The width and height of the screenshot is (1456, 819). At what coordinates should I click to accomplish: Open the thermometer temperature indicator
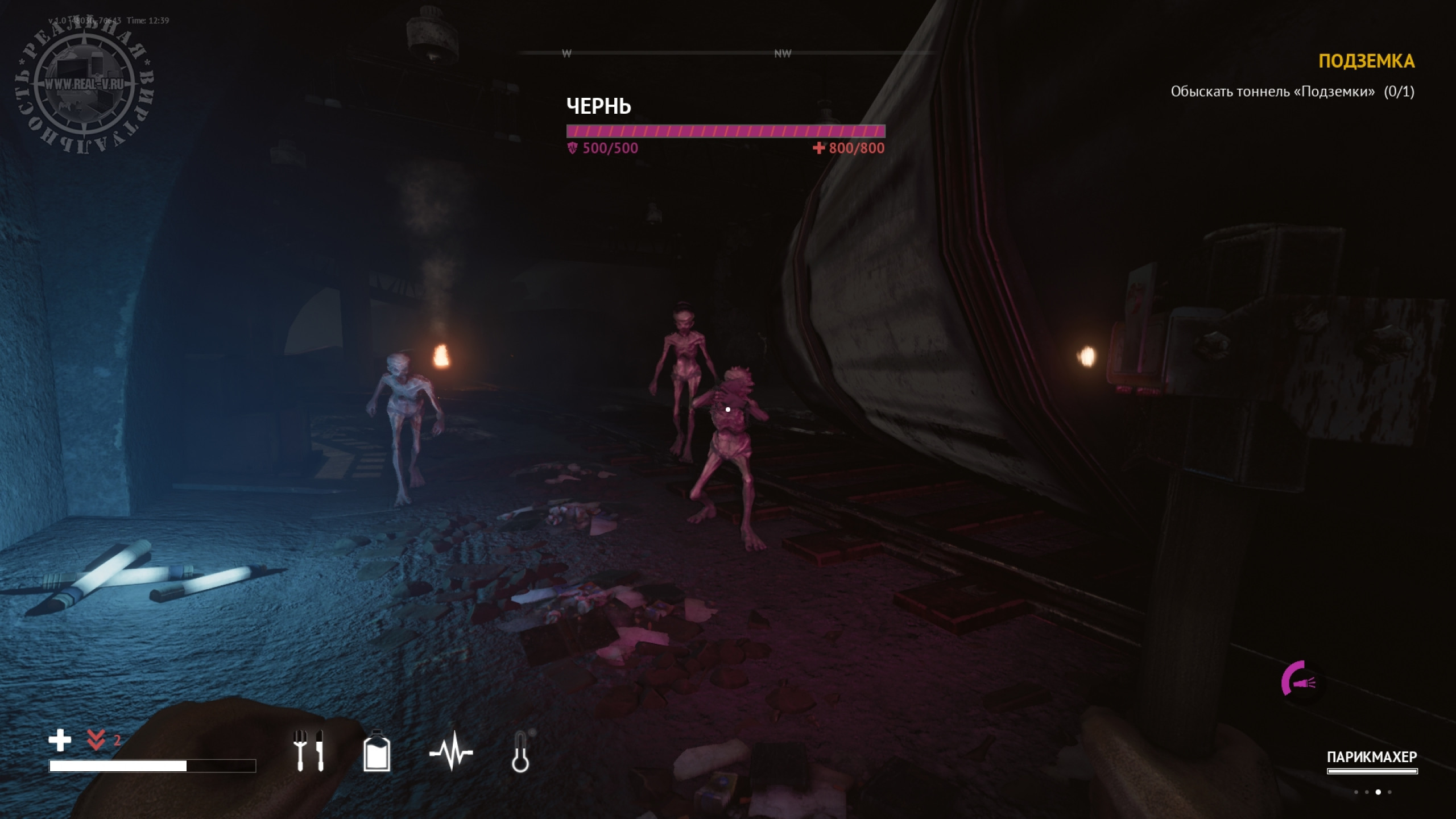[x=520, y=752]
